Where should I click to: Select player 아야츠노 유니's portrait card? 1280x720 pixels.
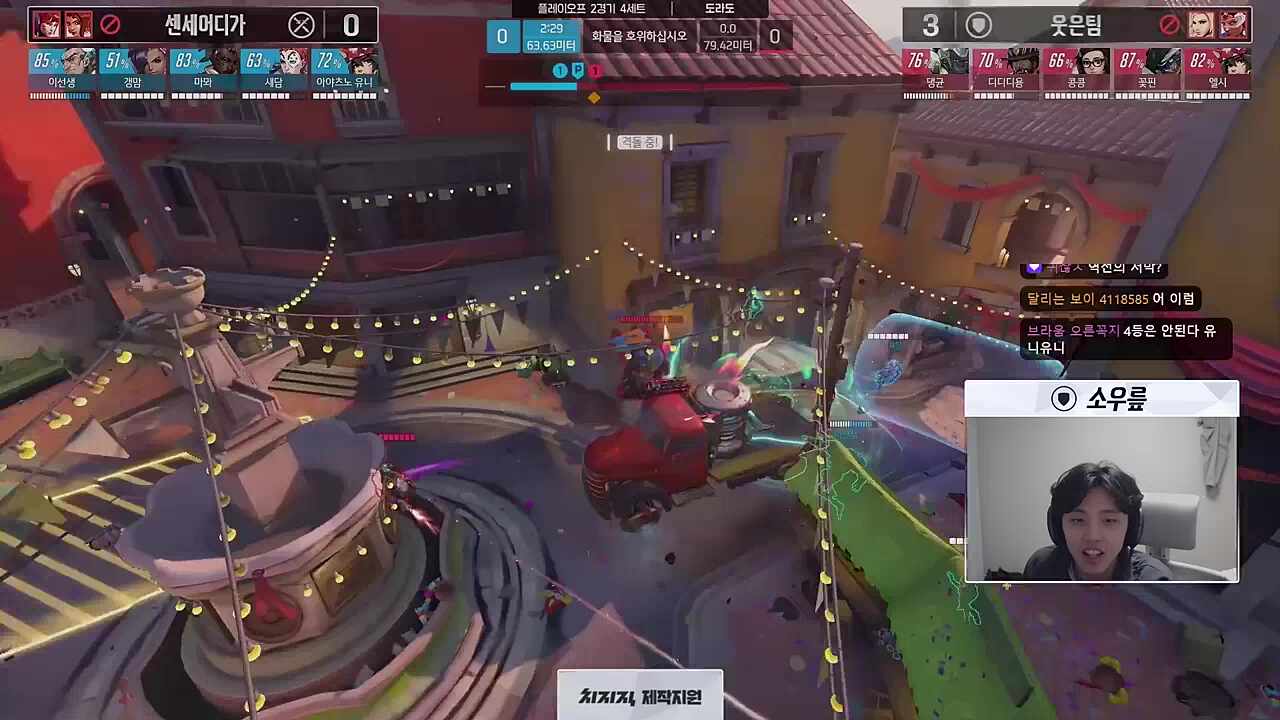(345, 69)
